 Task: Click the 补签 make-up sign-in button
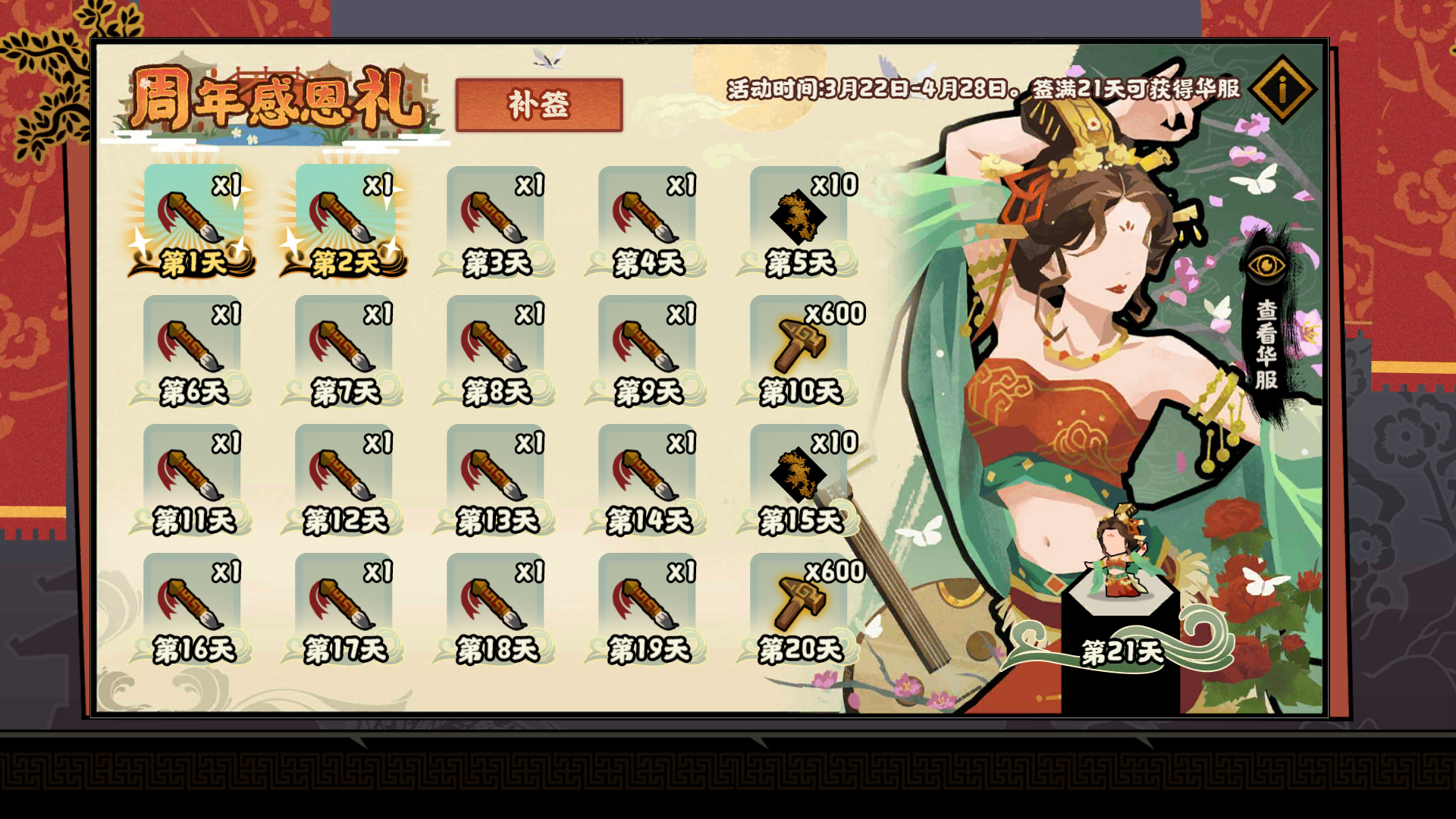(538, 105)
